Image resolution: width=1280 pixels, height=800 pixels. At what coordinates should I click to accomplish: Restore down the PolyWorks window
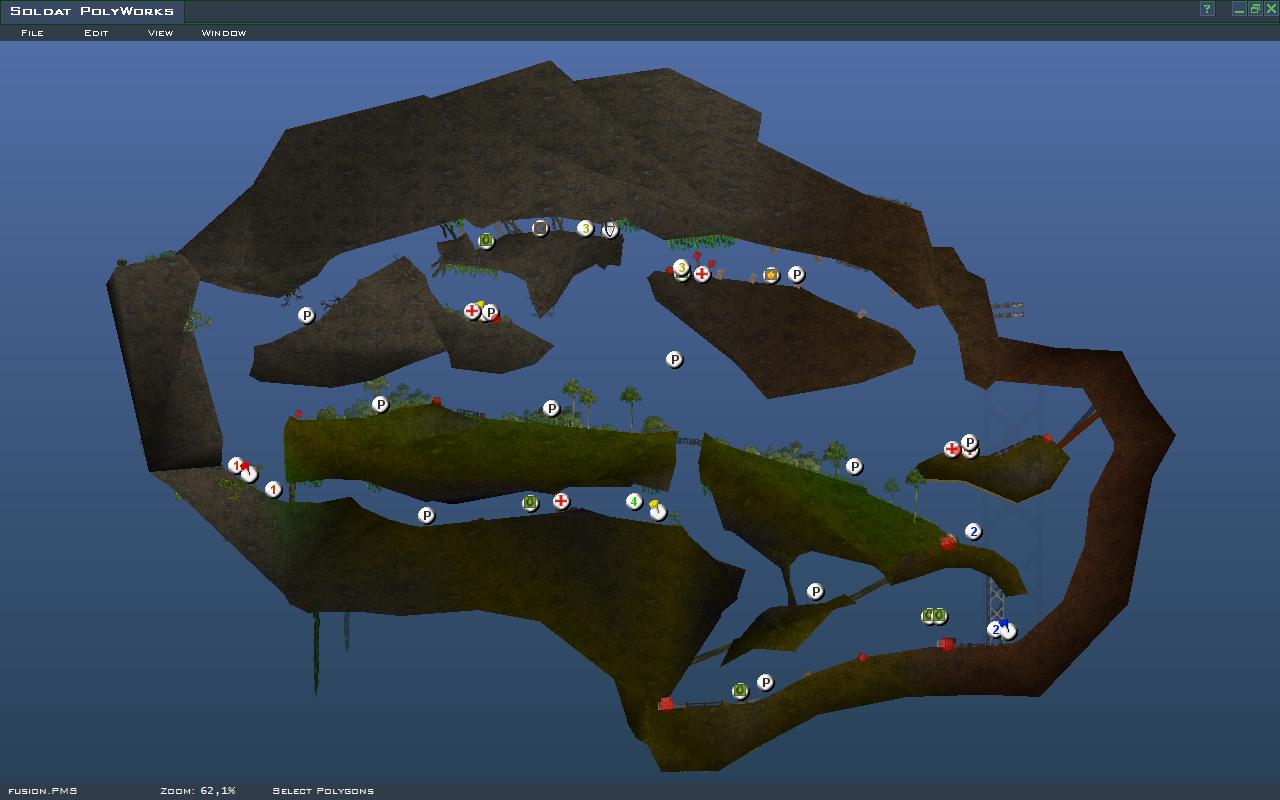click(1255, 9)
